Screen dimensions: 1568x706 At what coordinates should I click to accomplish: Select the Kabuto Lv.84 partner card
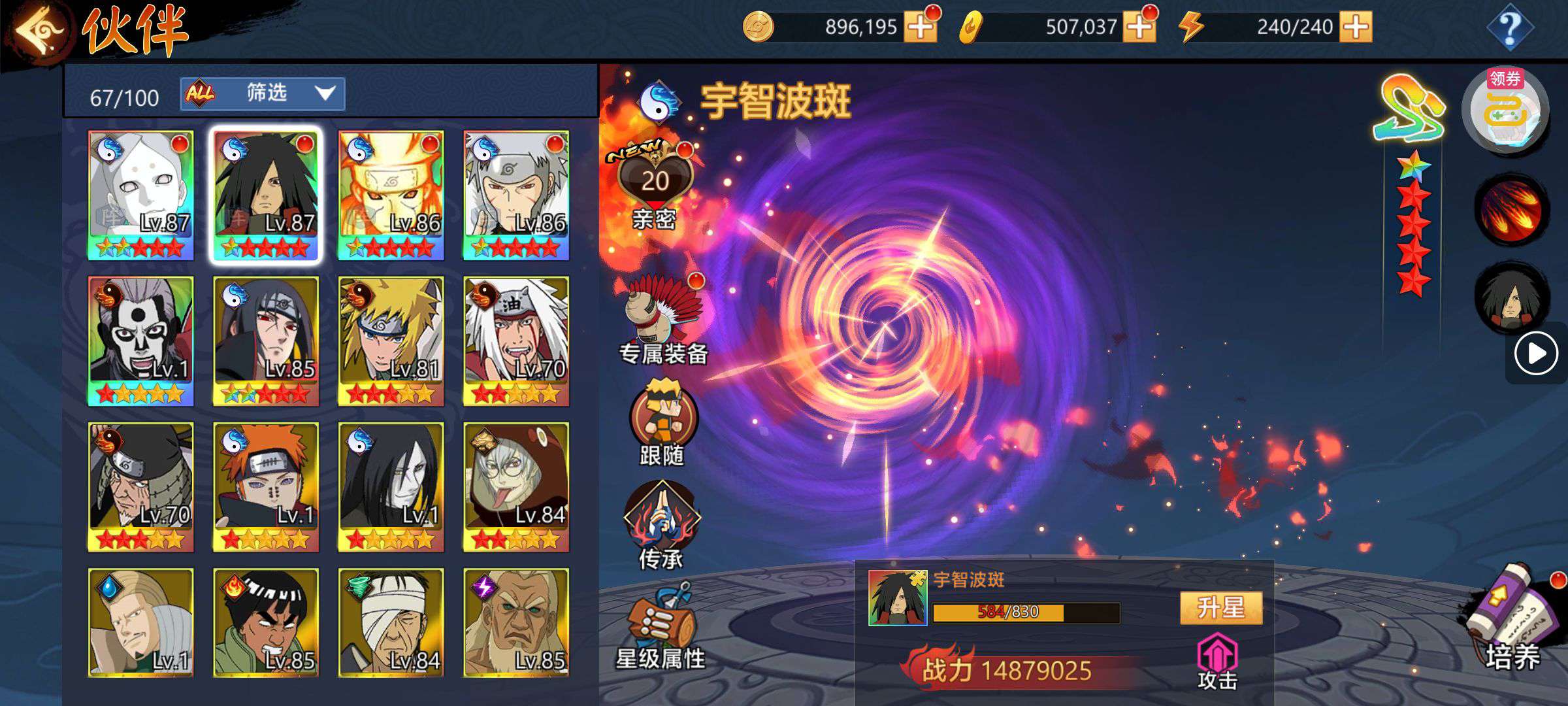coord(516,486)
